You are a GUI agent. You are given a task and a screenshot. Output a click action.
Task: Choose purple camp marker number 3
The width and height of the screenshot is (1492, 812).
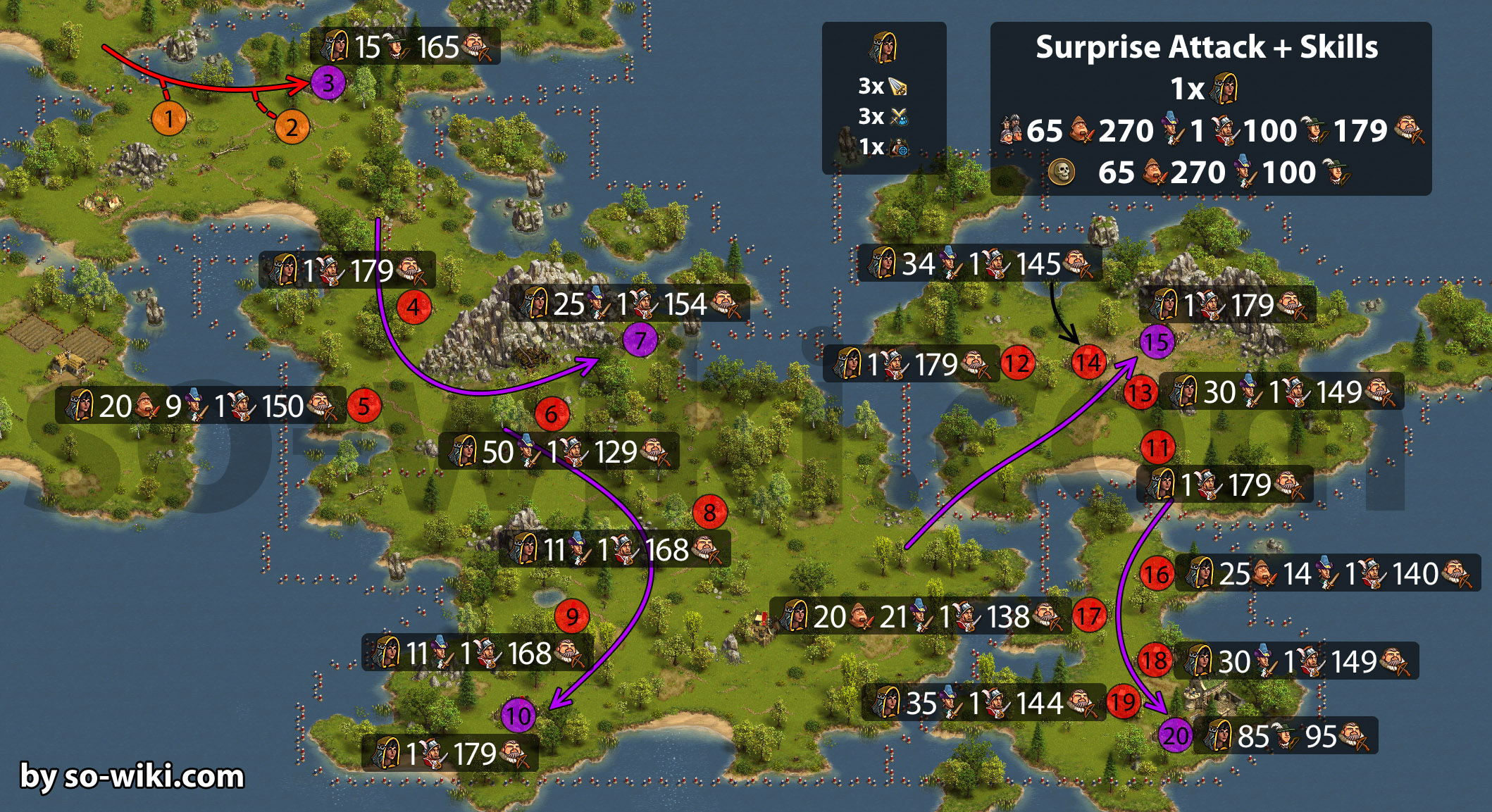(328, 83)
